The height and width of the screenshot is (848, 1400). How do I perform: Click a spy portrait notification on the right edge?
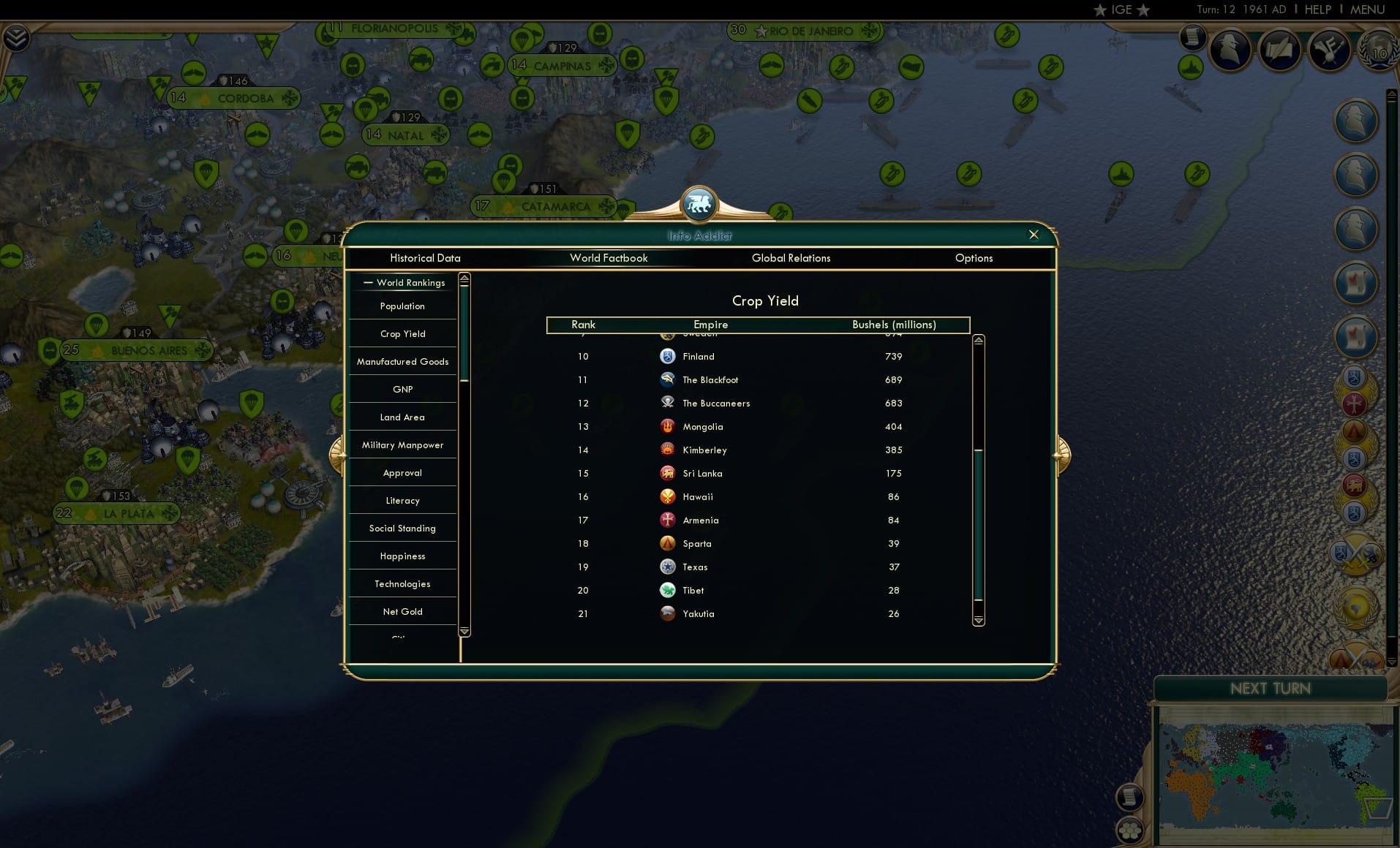click(x=1358, y=121)
